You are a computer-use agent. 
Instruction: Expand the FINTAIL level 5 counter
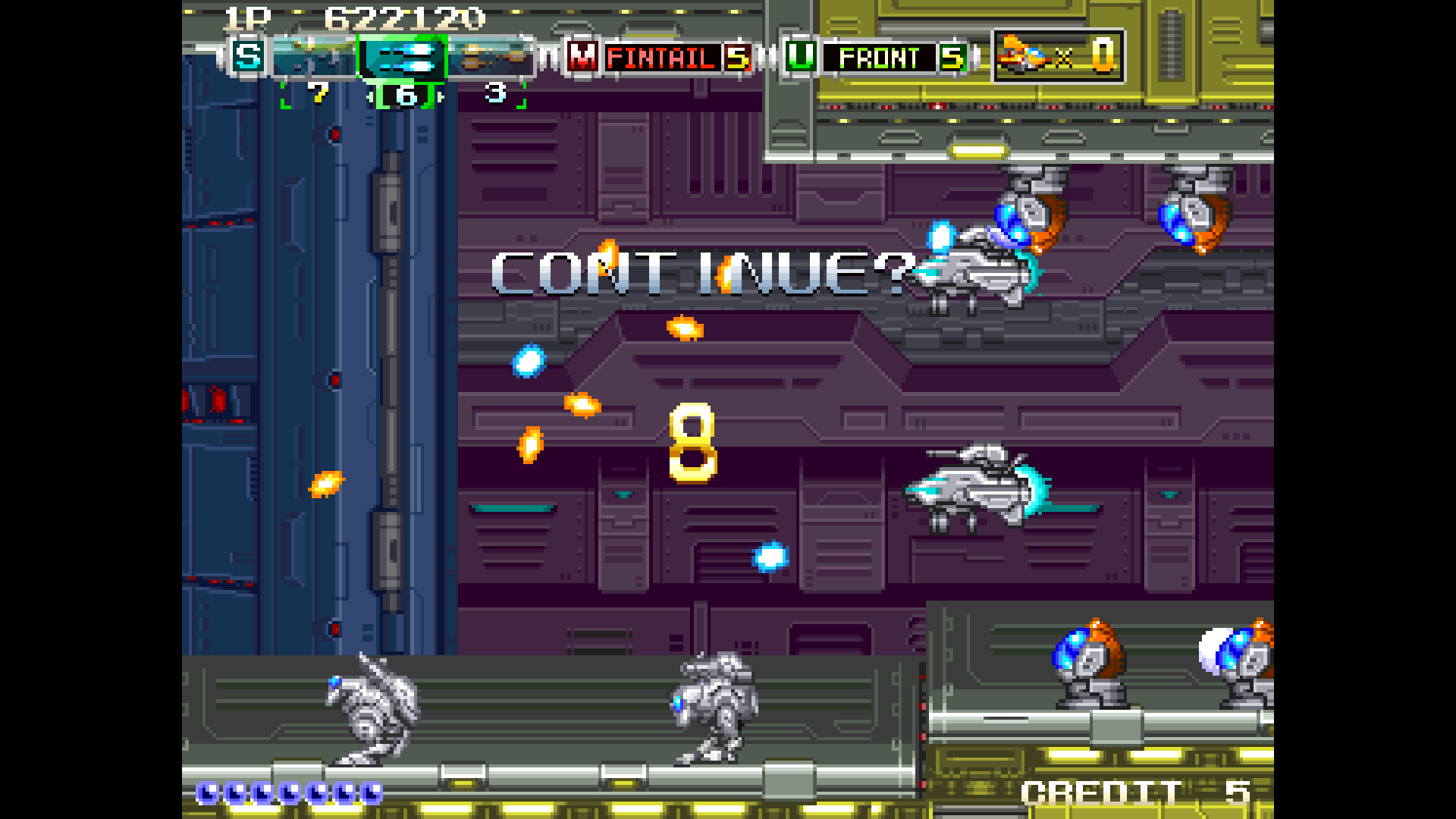pyautogui.click(x=738, y=57)
